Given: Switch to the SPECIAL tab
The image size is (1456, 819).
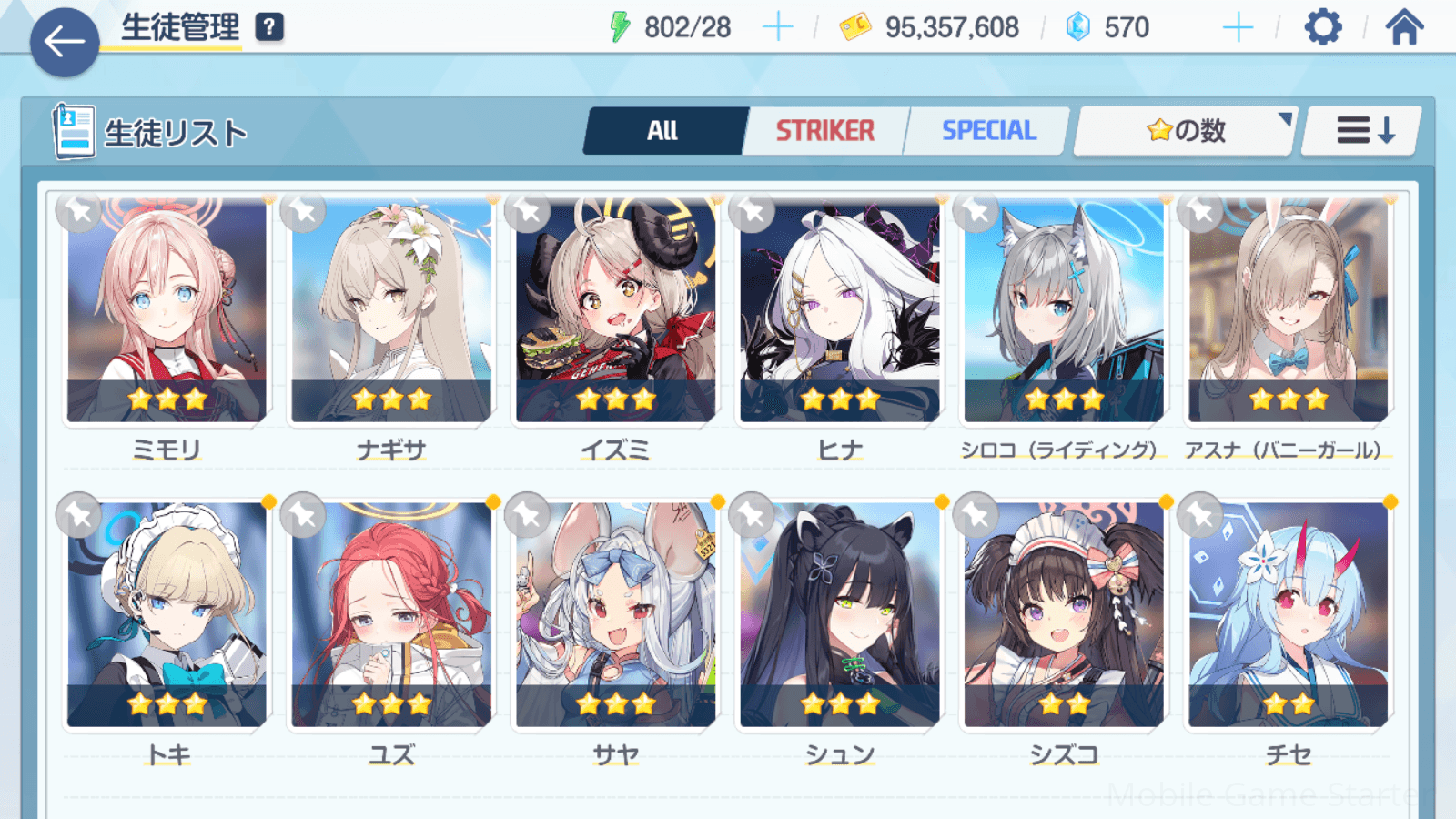Looking at the screenshot, I should (x=988, y=131).
